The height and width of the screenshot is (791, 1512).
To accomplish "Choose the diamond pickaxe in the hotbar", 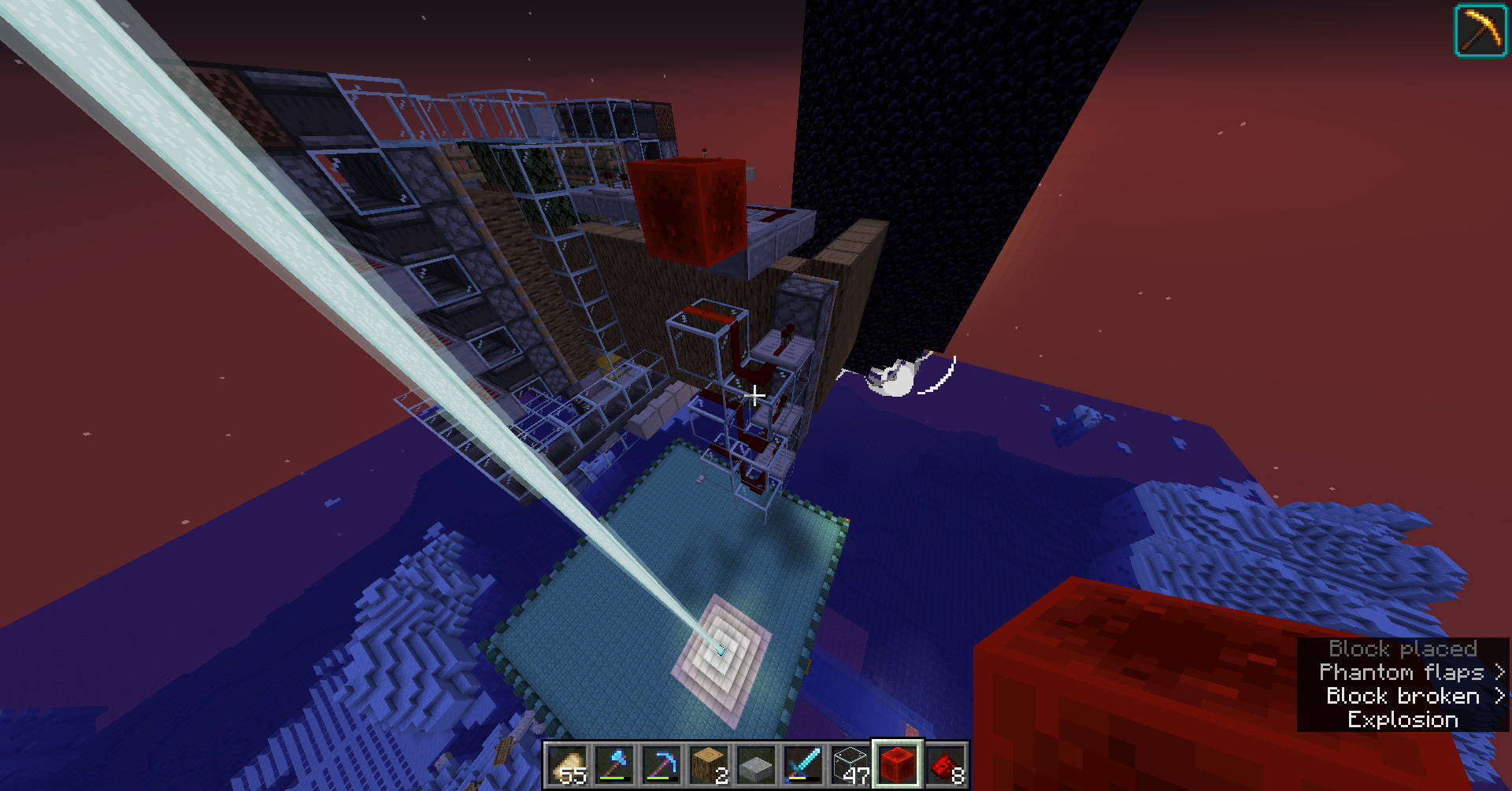I will (x=662, y=765).
